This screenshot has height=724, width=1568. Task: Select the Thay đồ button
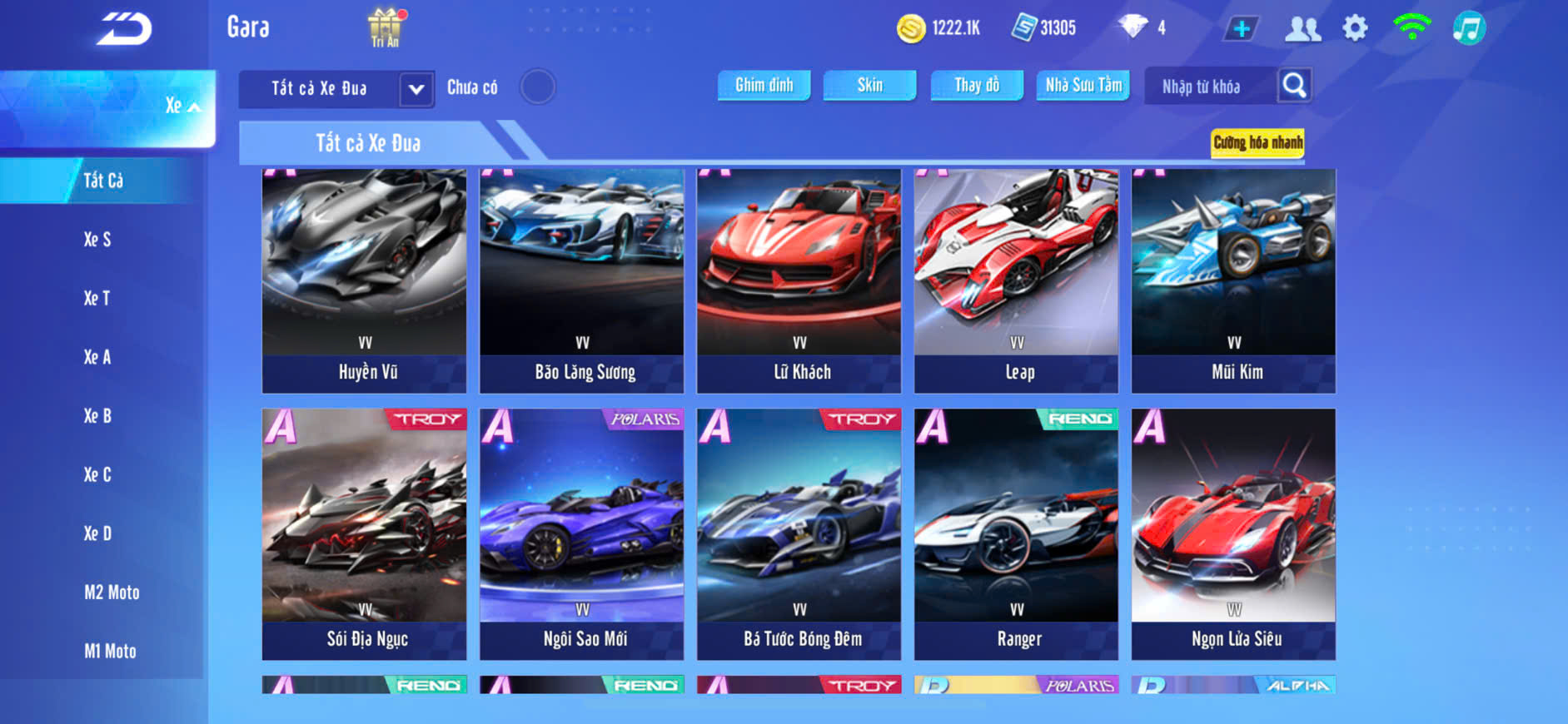coord(976,85)
